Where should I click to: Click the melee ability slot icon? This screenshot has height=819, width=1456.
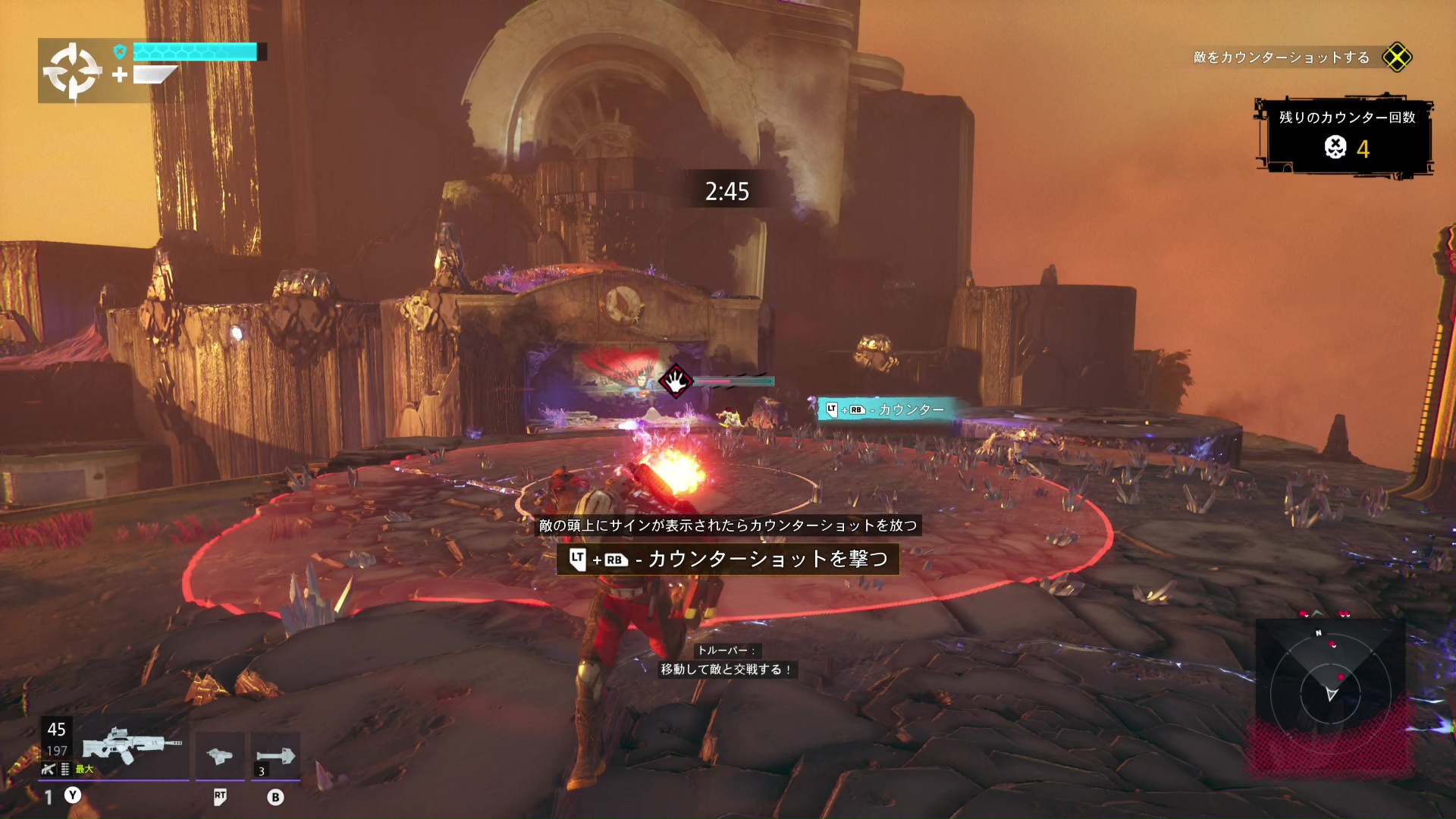tap(220, 755)
